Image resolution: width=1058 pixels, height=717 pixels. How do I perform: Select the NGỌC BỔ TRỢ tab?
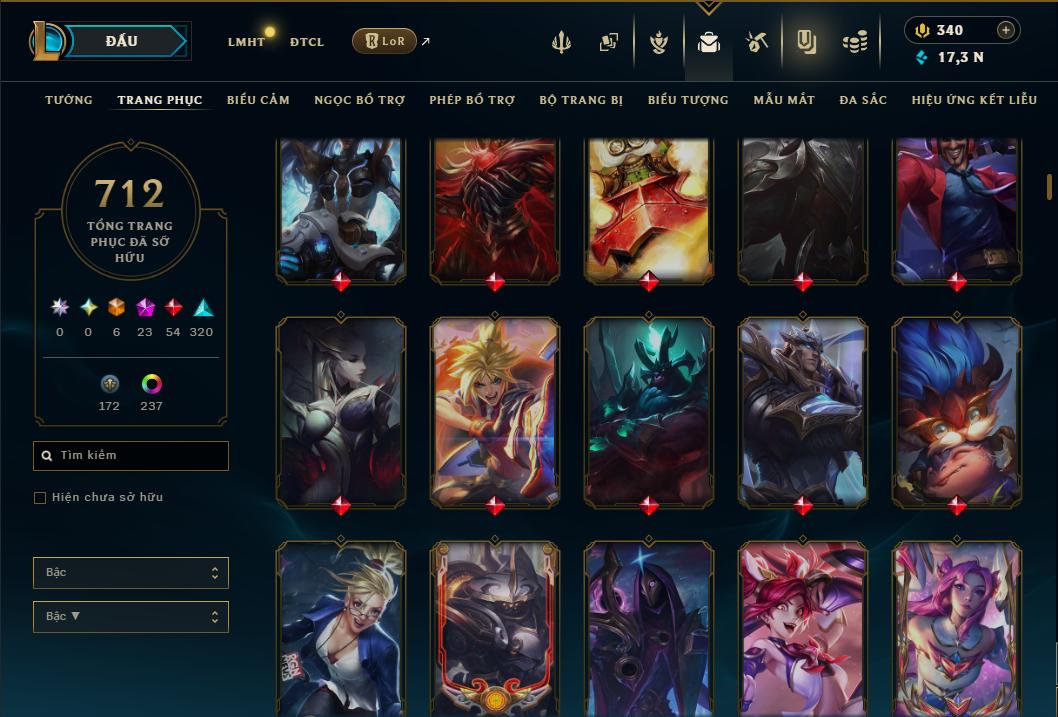(x=359, y=100)
